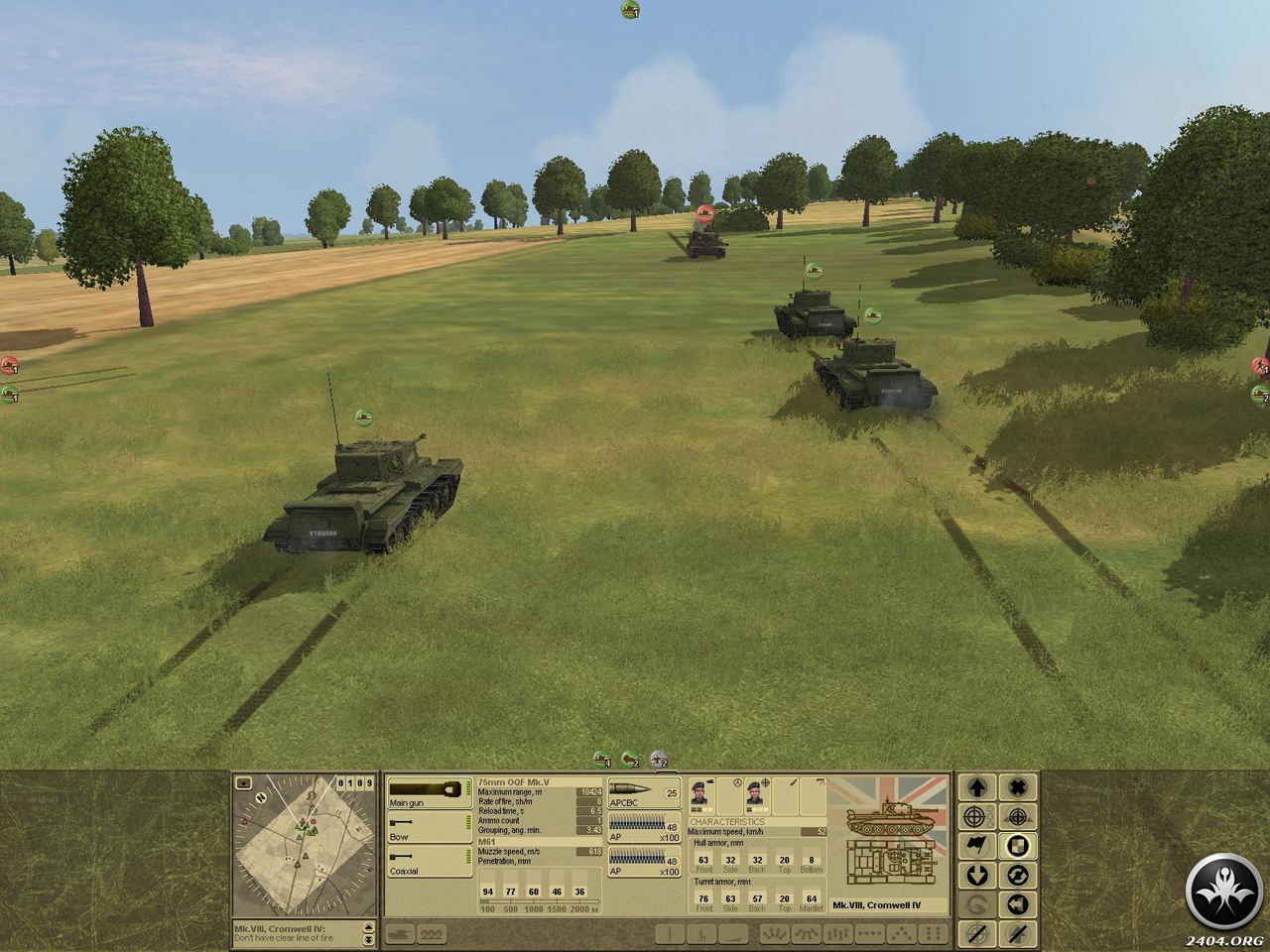Screen dimensions: 1270x952
Task: Select the Bow machine gun slot
Action: 429,829
